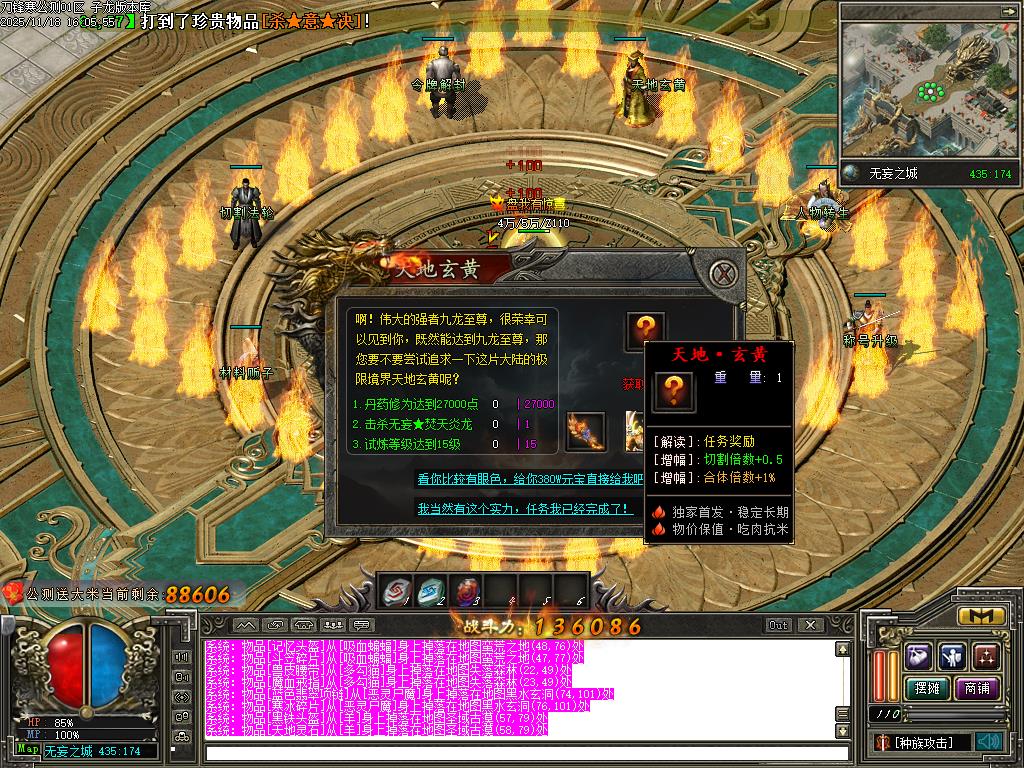Viewport: 1024px width, 768px height.
Task: Select the "任务我已经完成了" dialogue option
Action: coord(525,509)
